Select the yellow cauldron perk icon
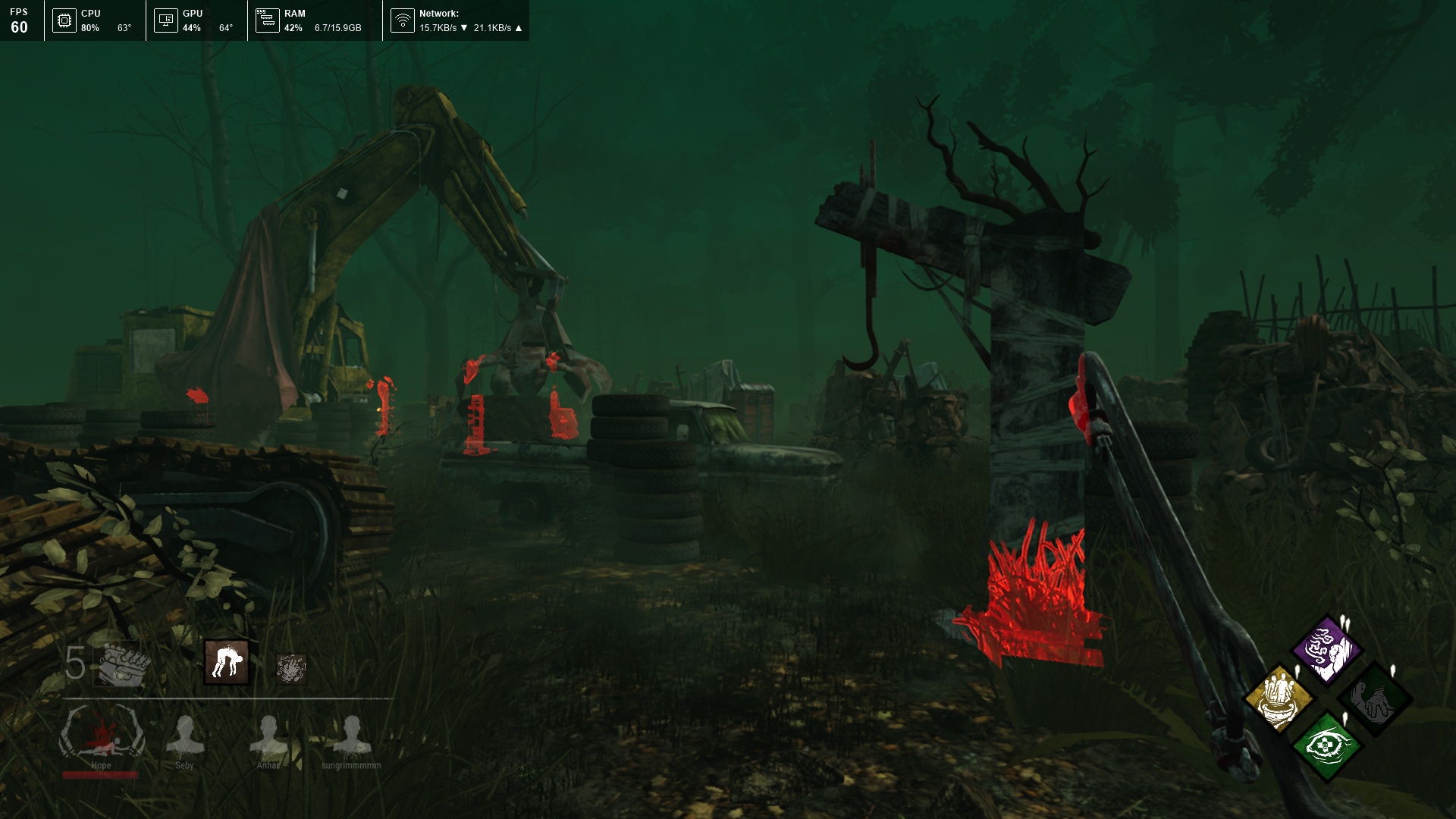 (x=1279, y=698)
